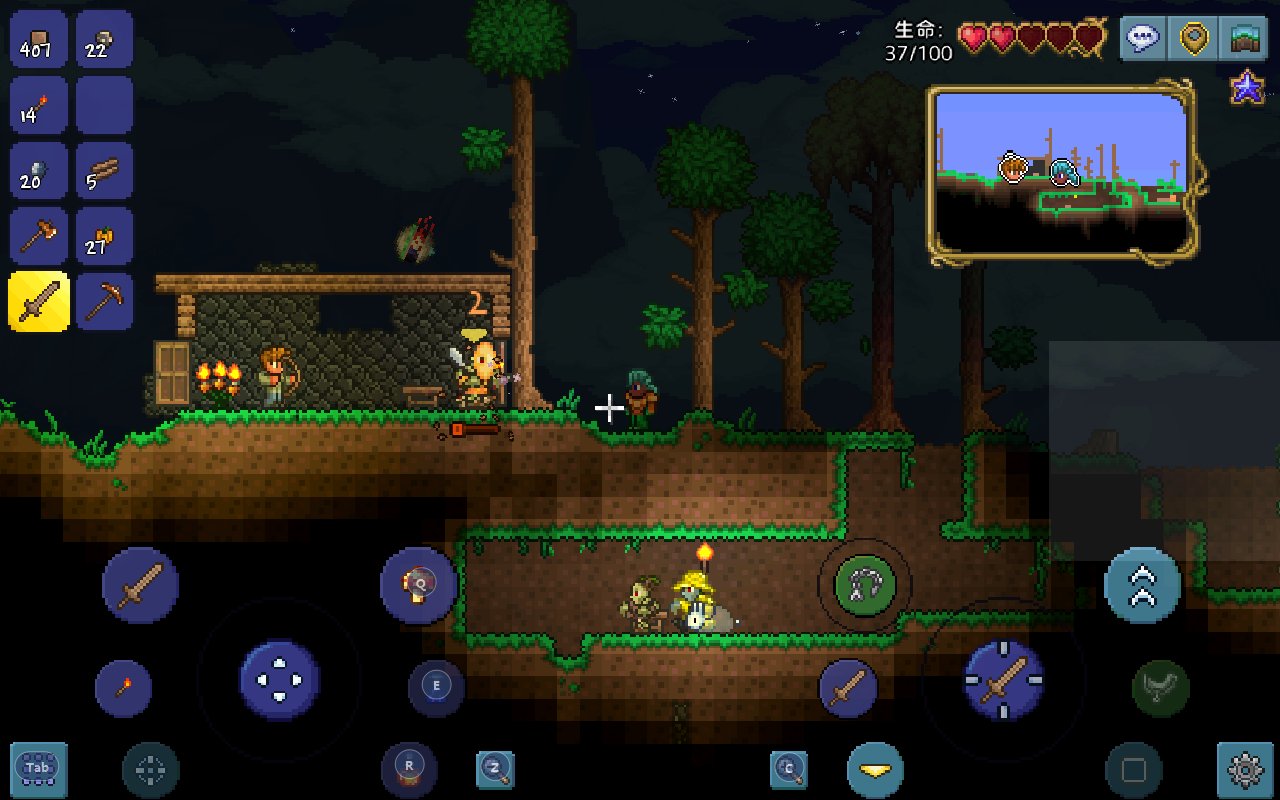
Task: Open the settings gear button
Action: tap(1245, 770)
